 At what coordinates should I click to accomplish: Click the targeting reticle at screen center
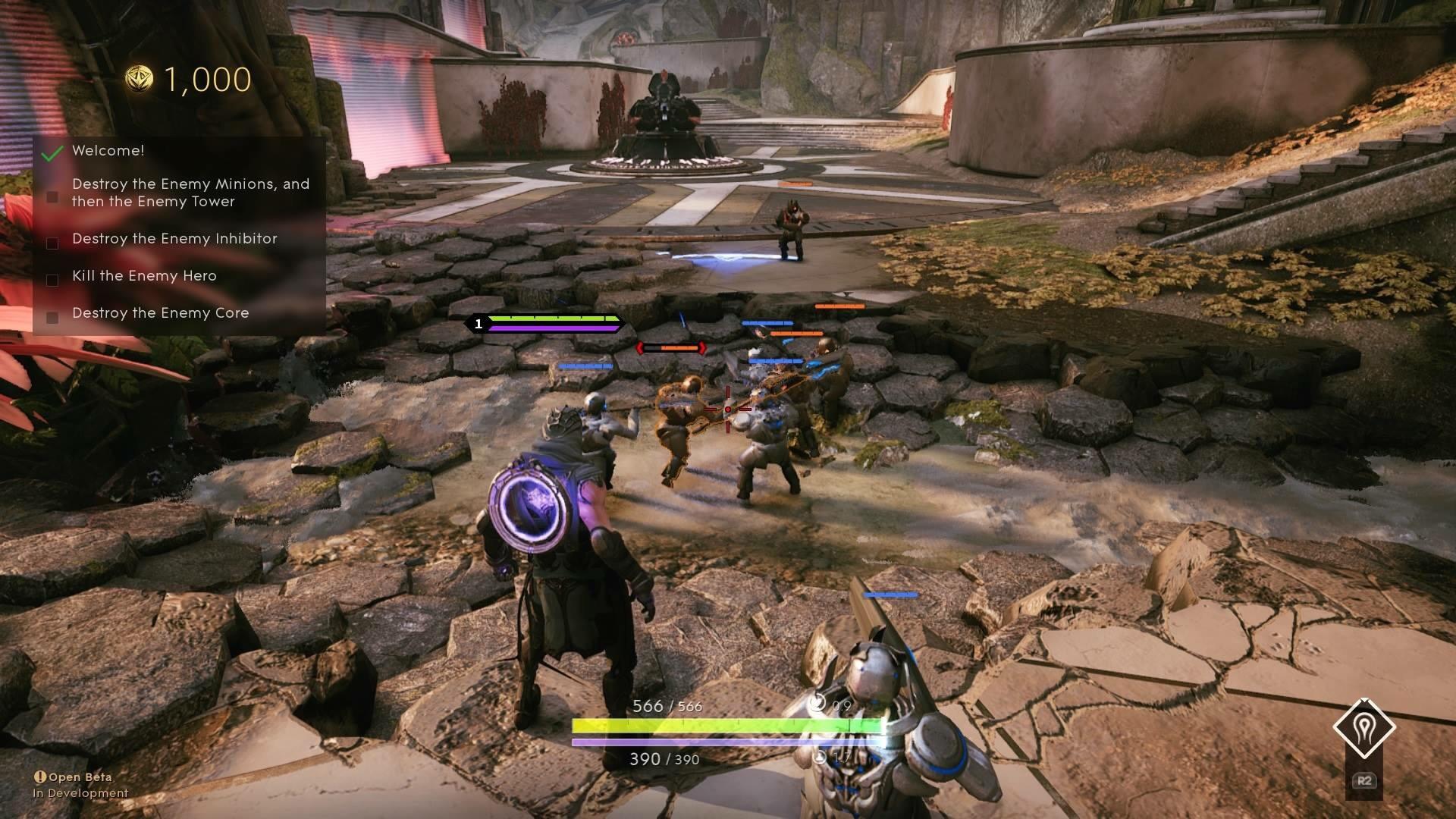pyautogui.click(x=727, y=409)
